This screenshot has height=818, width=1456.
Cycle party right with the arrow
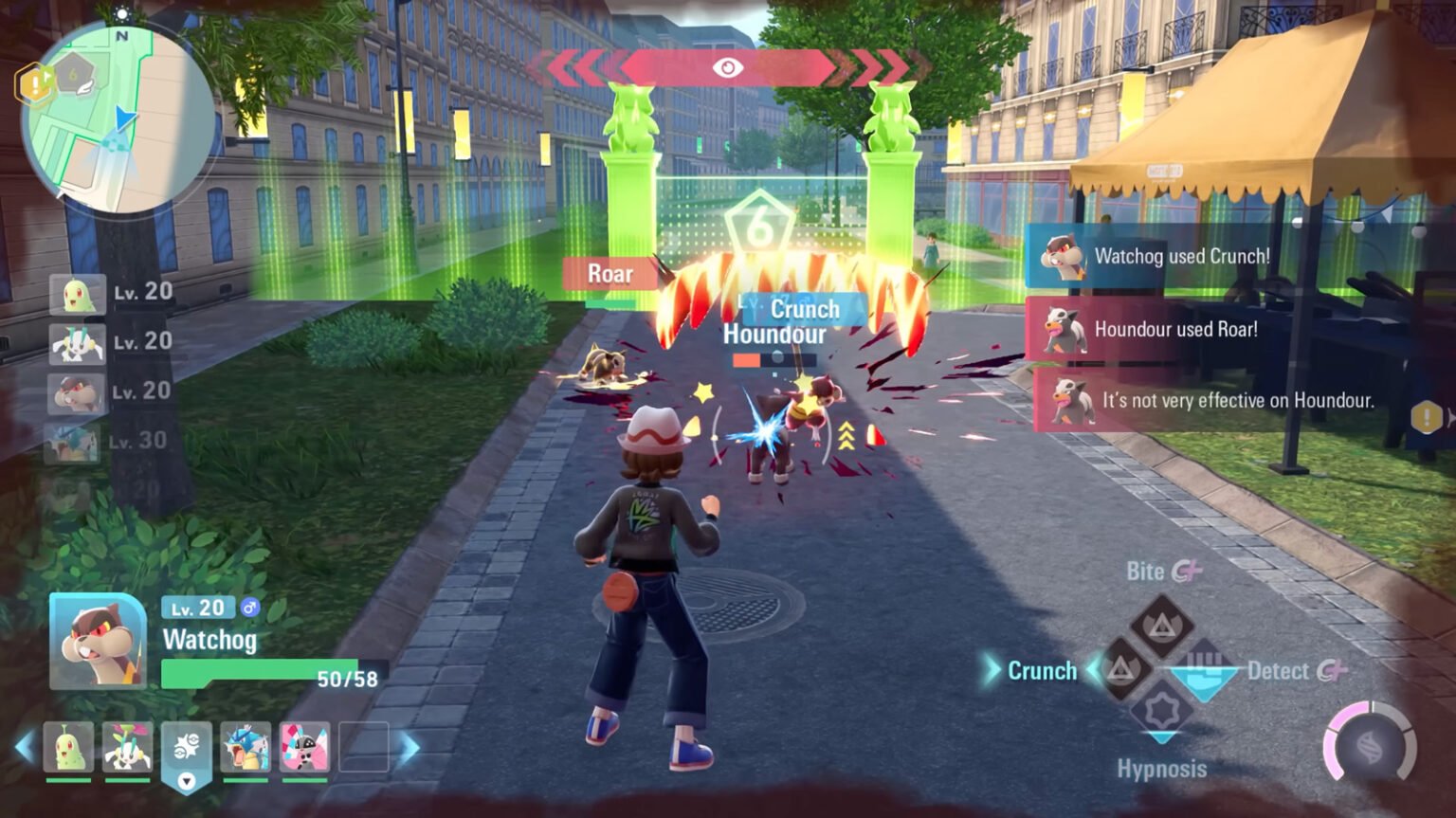[x=409, y=749]
